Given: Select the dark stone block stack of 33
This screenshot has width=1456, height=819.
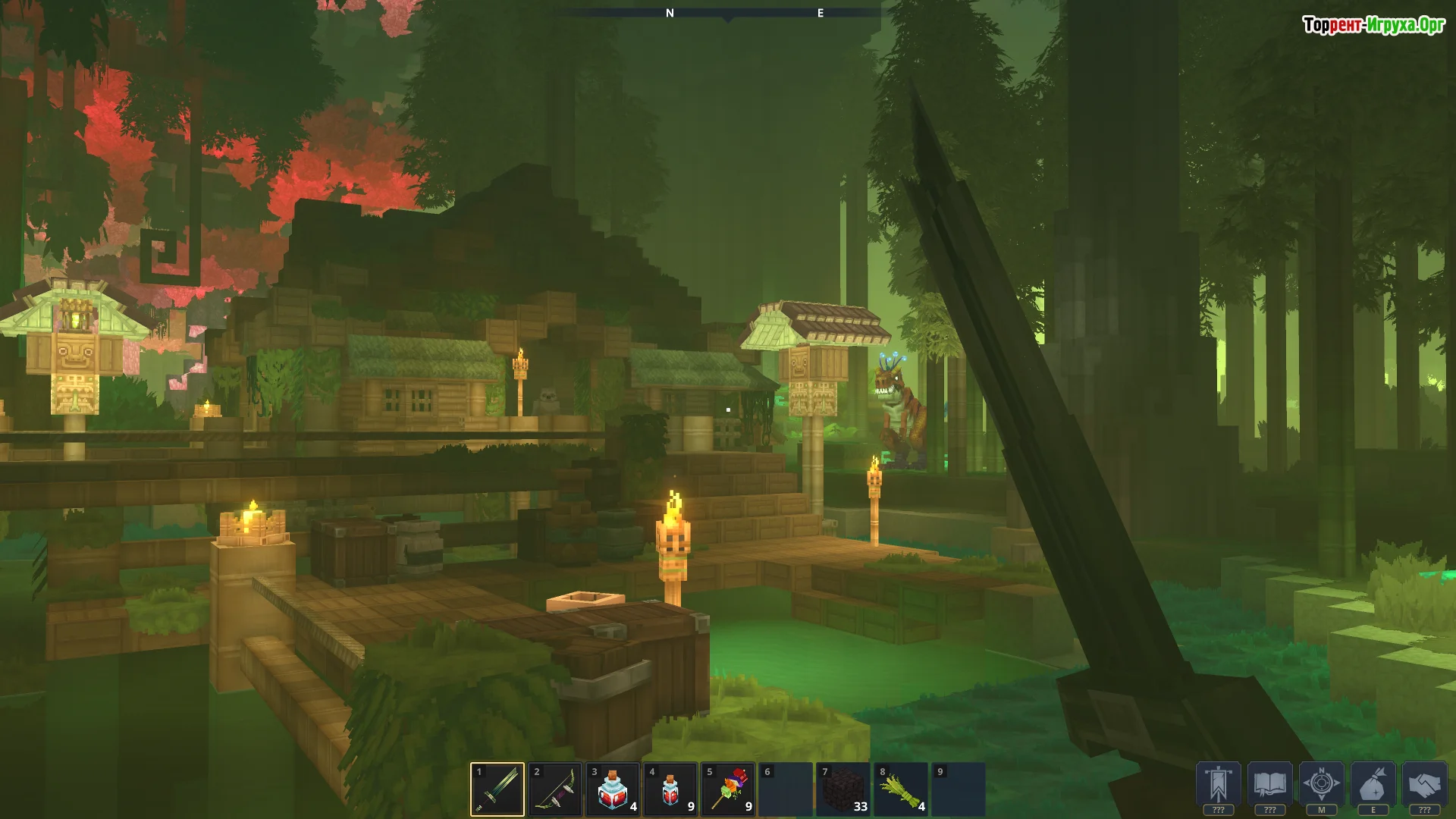Looking at the screenshot, I should tap(843, 789).
